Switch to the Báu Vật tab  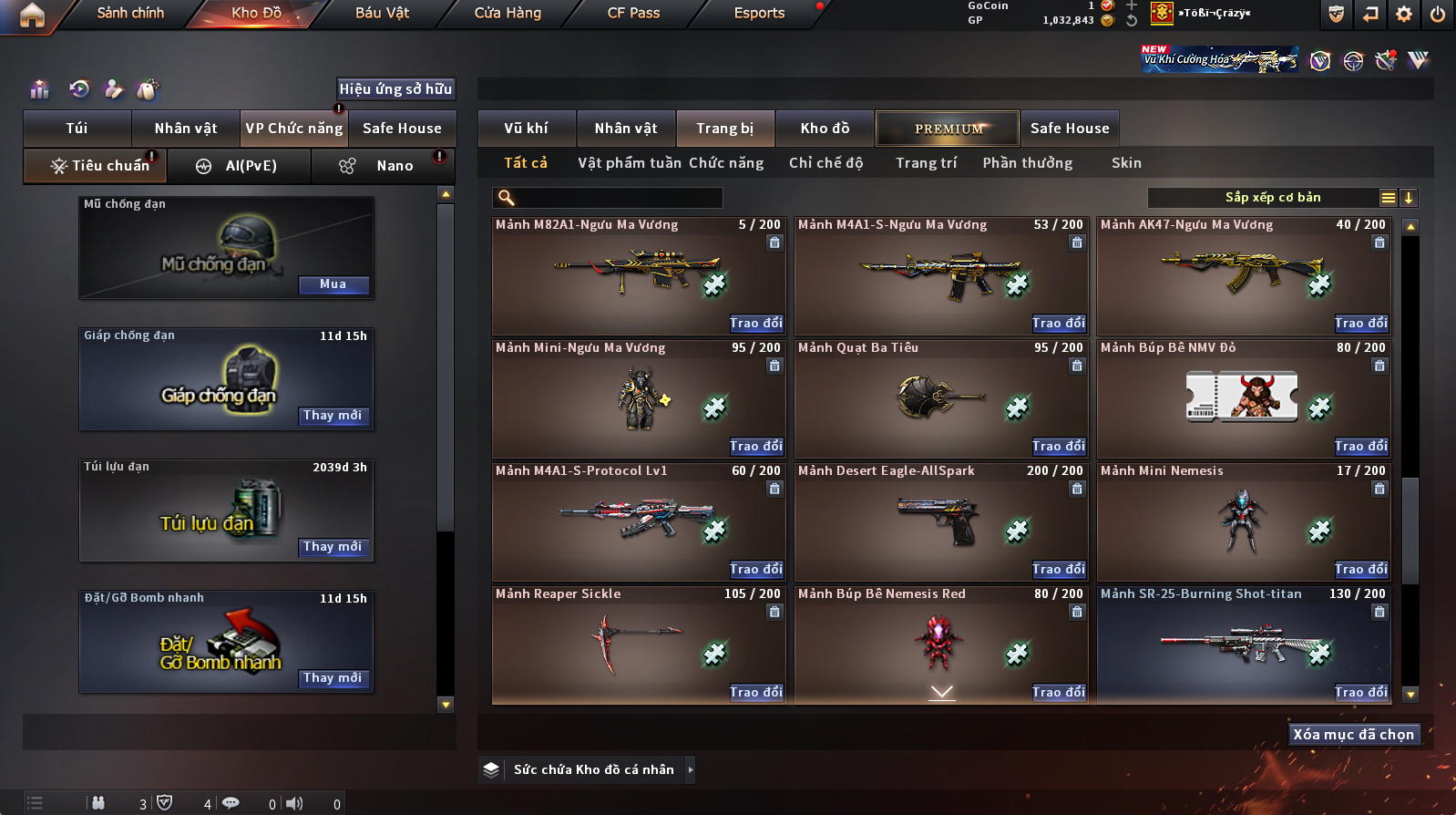click(382, 13)
